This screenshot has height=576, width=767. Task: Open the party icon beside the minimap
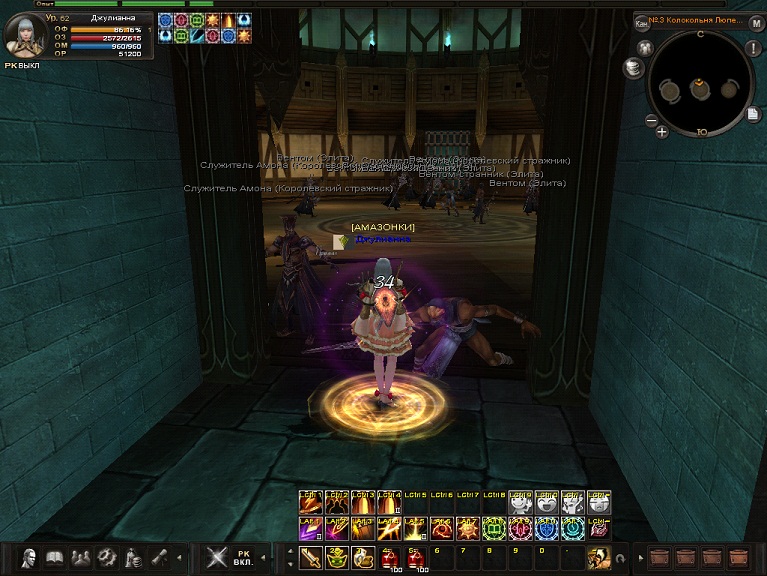point(644,48)
